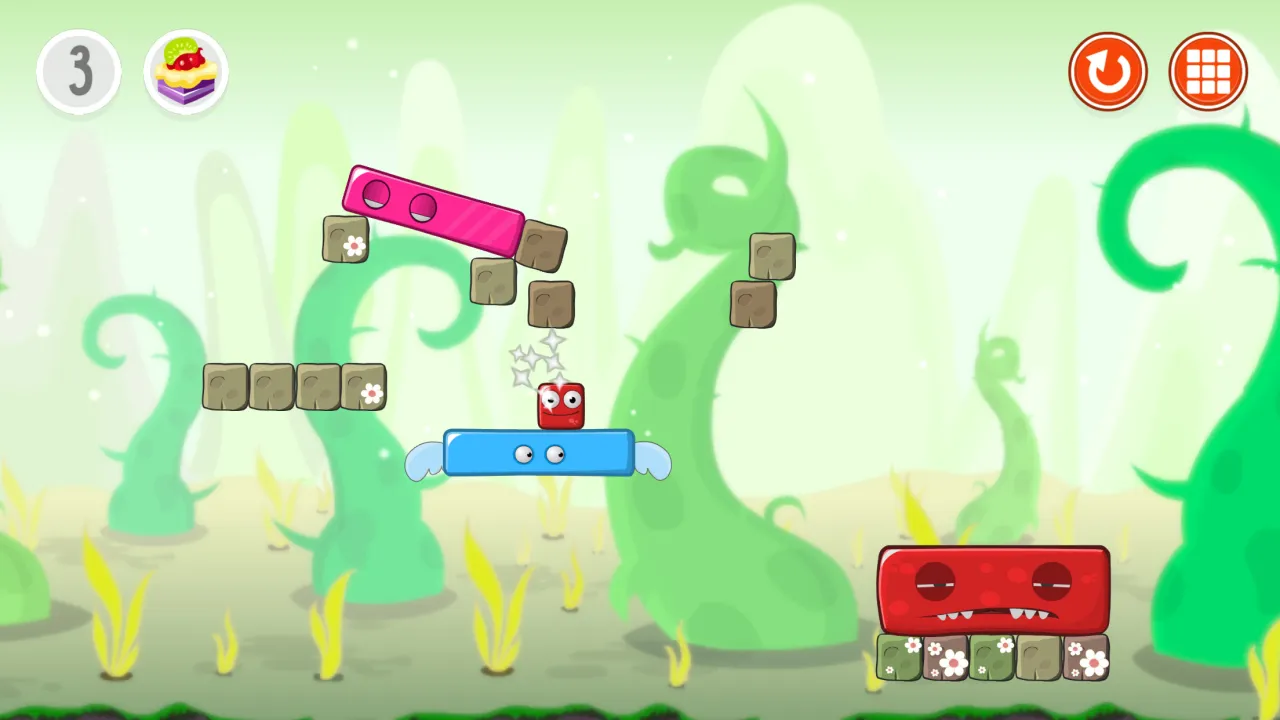Click the cake dessert reward icon
The height and width of the screenshot is (720, 1280).
tap(185, 70)
